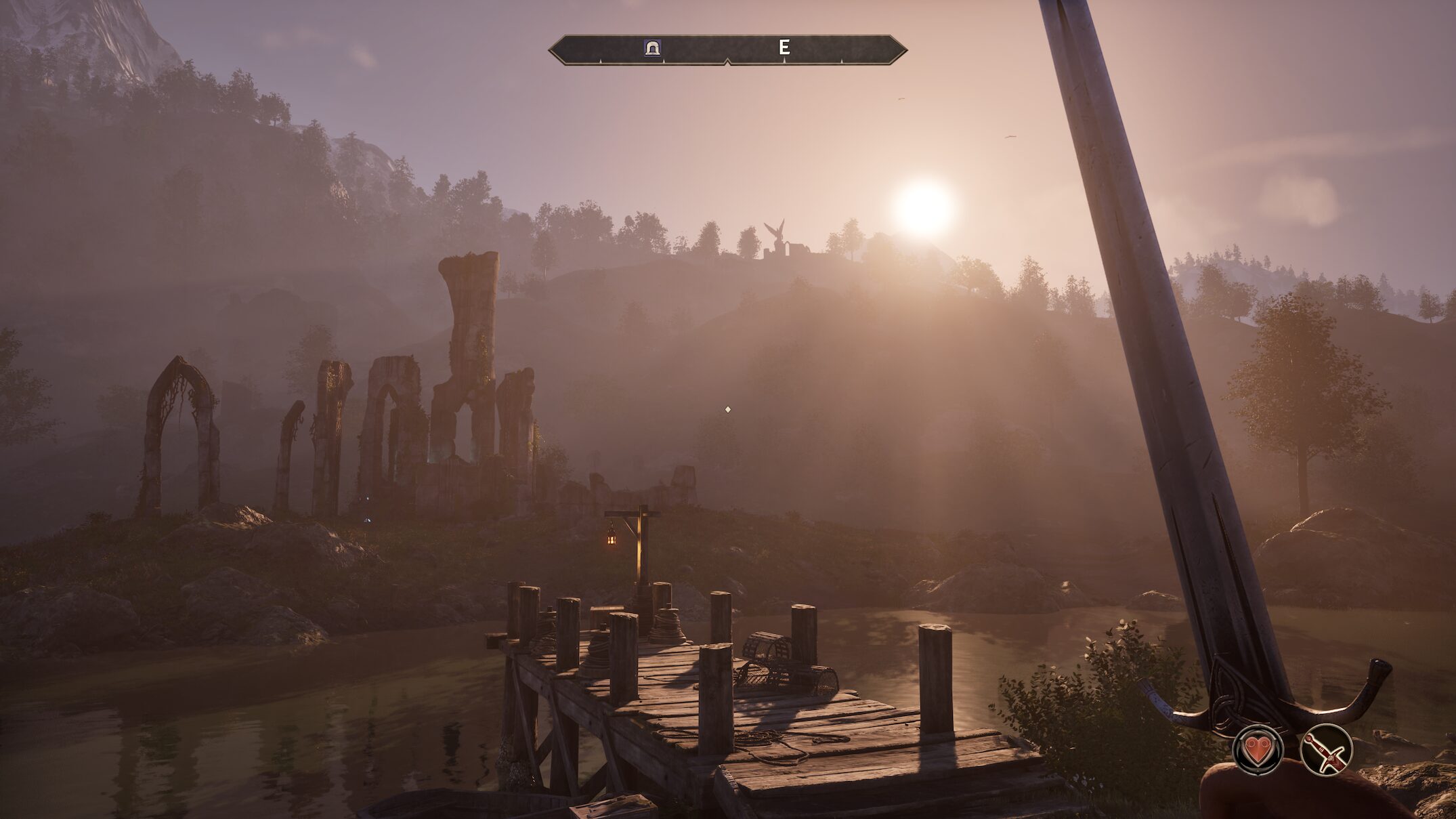
Task: Click the East letter on the compass bar
Action: pos(784,47)
